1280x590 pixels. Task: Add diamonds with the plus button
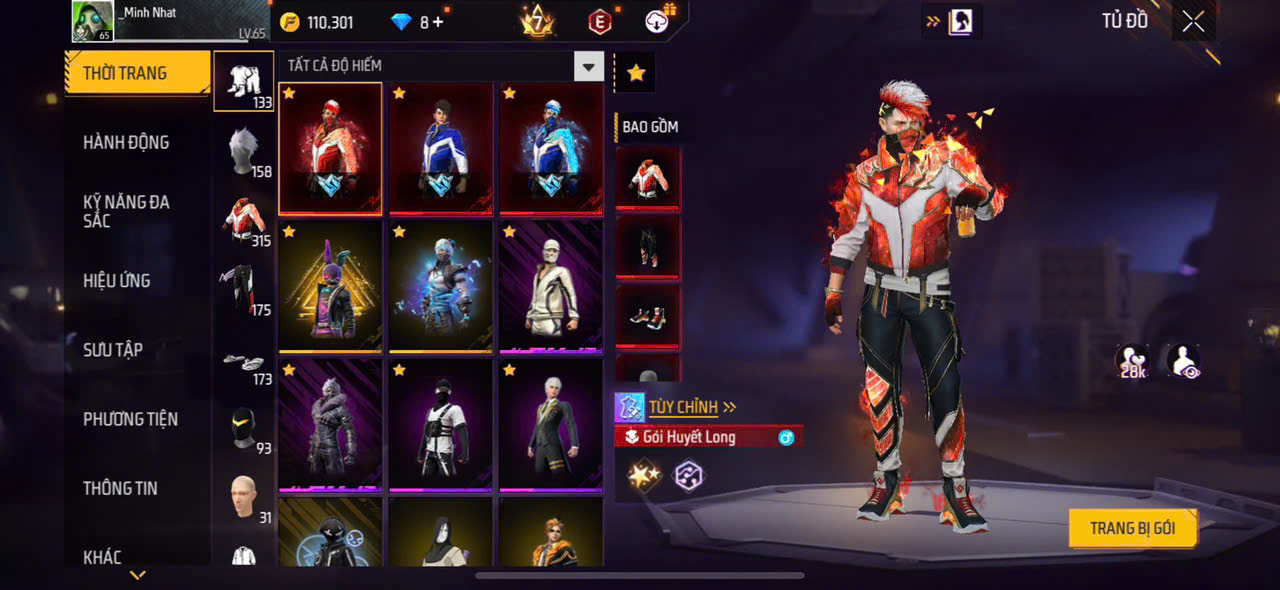coord(438,22)
